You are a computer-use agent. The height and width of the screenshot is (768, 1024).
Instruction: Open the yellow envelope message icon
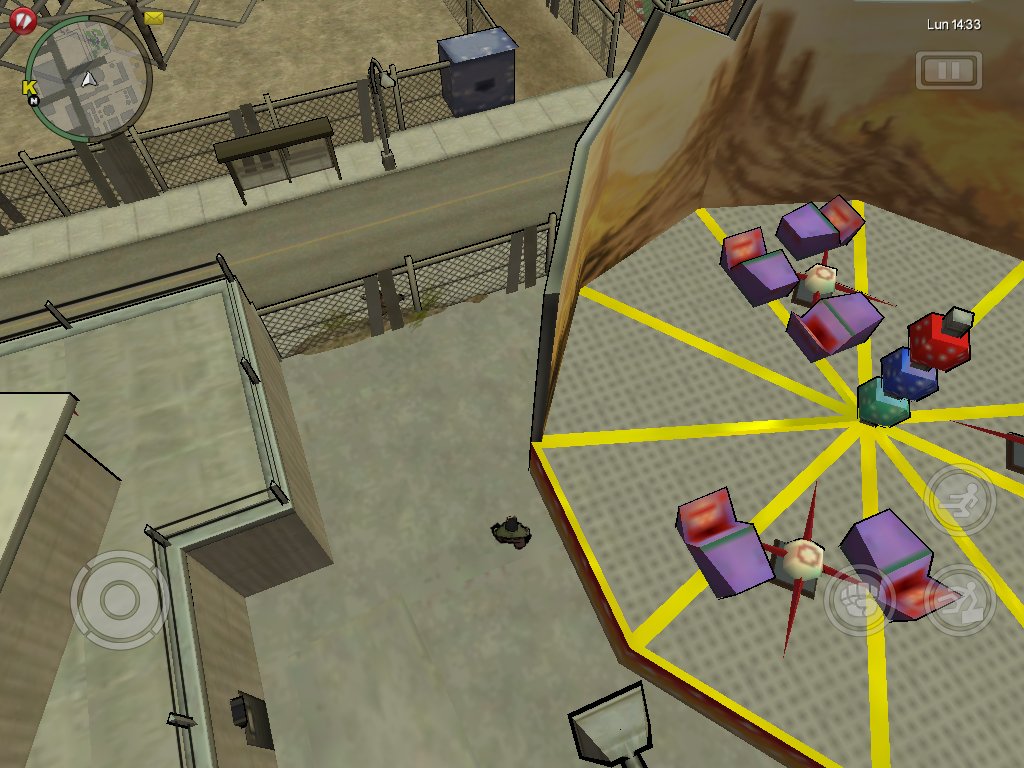[x=154, y=17]
